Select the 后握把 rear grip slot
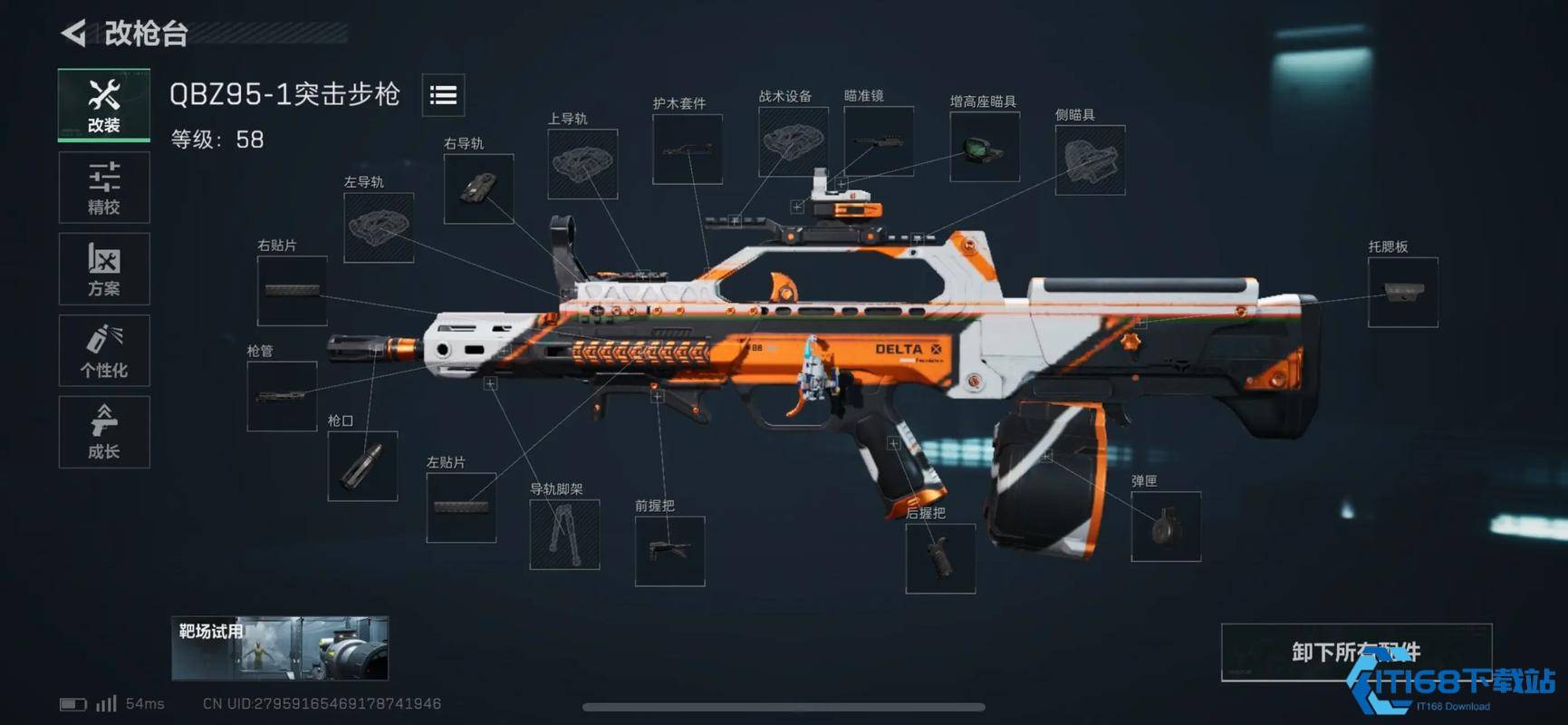The width and height of the screenshot is (1568, 725). pyautogui.click(x=940, y=558)
